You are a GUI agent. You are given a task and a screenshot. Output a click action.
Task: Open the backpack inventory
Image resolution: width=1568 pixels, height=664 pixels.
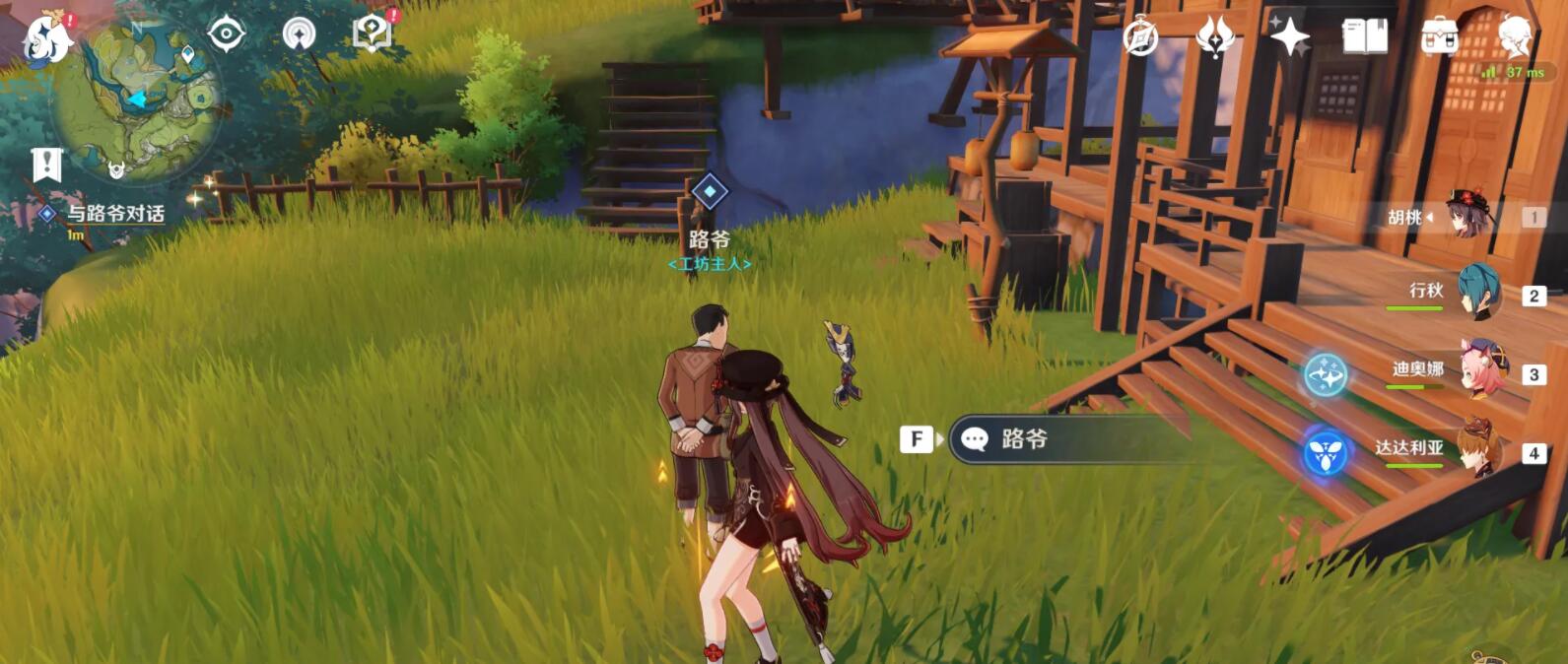[1440, 37]
